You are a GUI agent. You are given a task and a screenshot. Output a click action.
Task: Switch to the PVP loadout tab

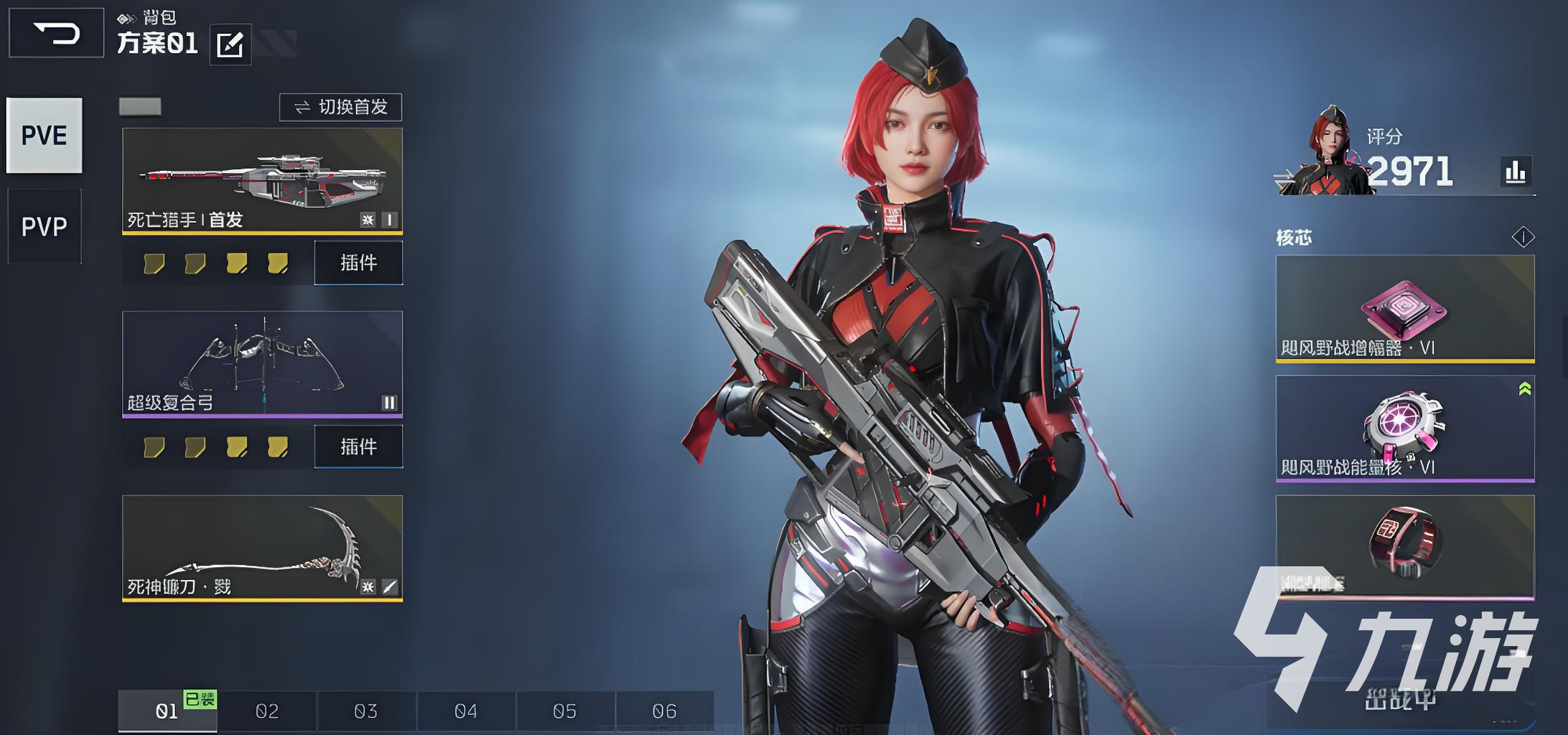[x=45, y=227]
